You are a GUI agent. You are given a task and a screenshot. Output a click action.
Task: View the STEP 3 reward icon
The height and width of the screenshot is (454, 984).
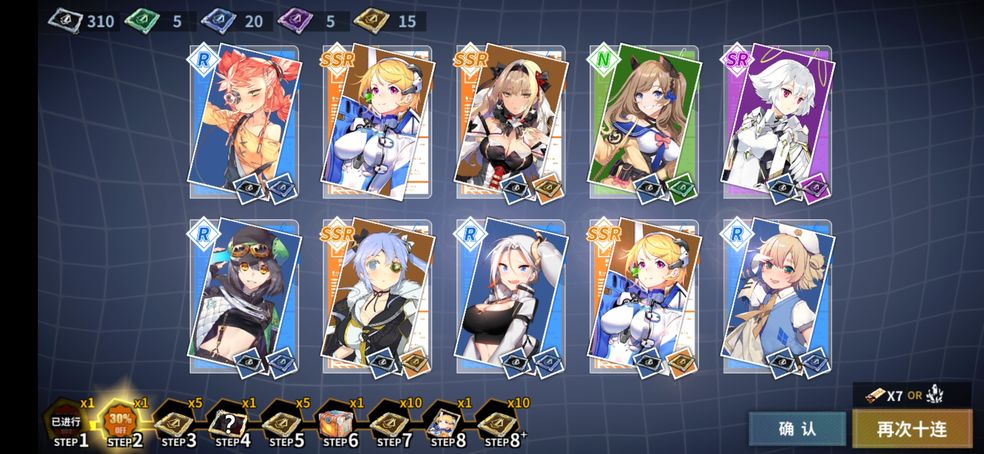tap(178, 421)
